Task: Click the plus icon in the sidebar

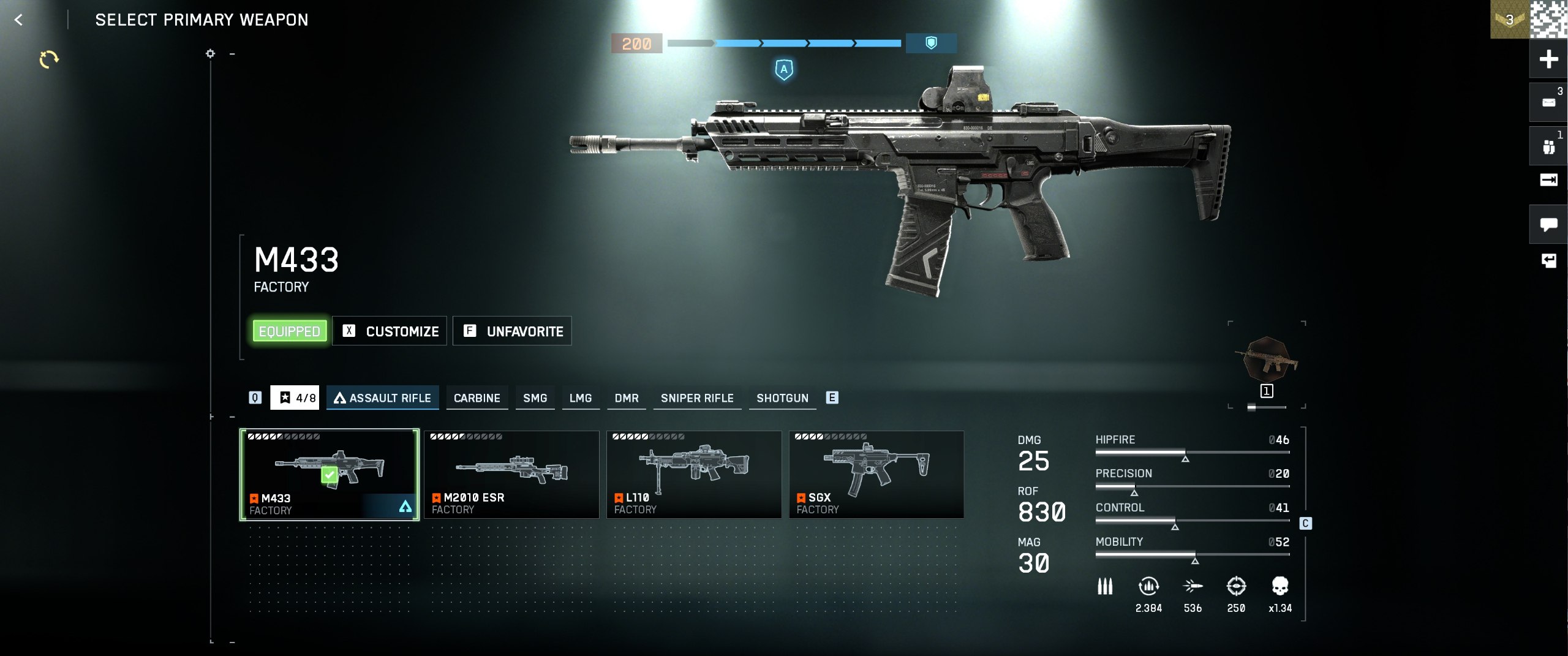Action: click(1548, 59)
